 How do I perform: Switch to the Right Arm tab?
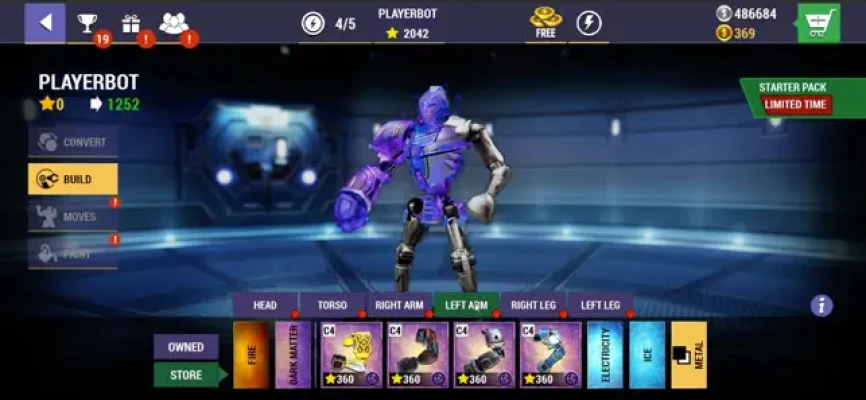[399, 305]
